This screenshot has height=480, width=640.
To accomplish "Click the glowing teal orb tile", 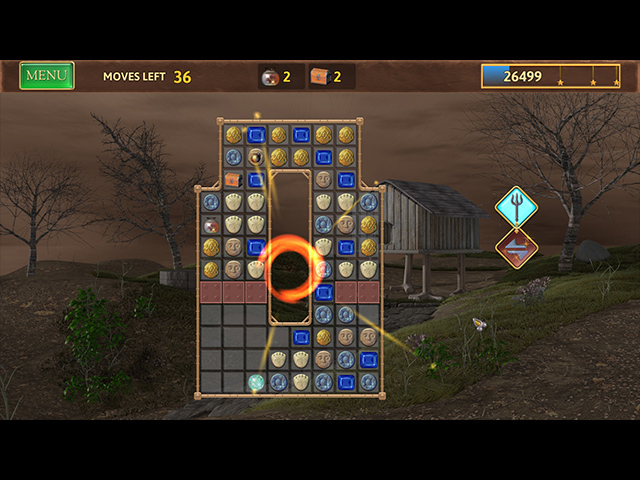I will [256, 381].
